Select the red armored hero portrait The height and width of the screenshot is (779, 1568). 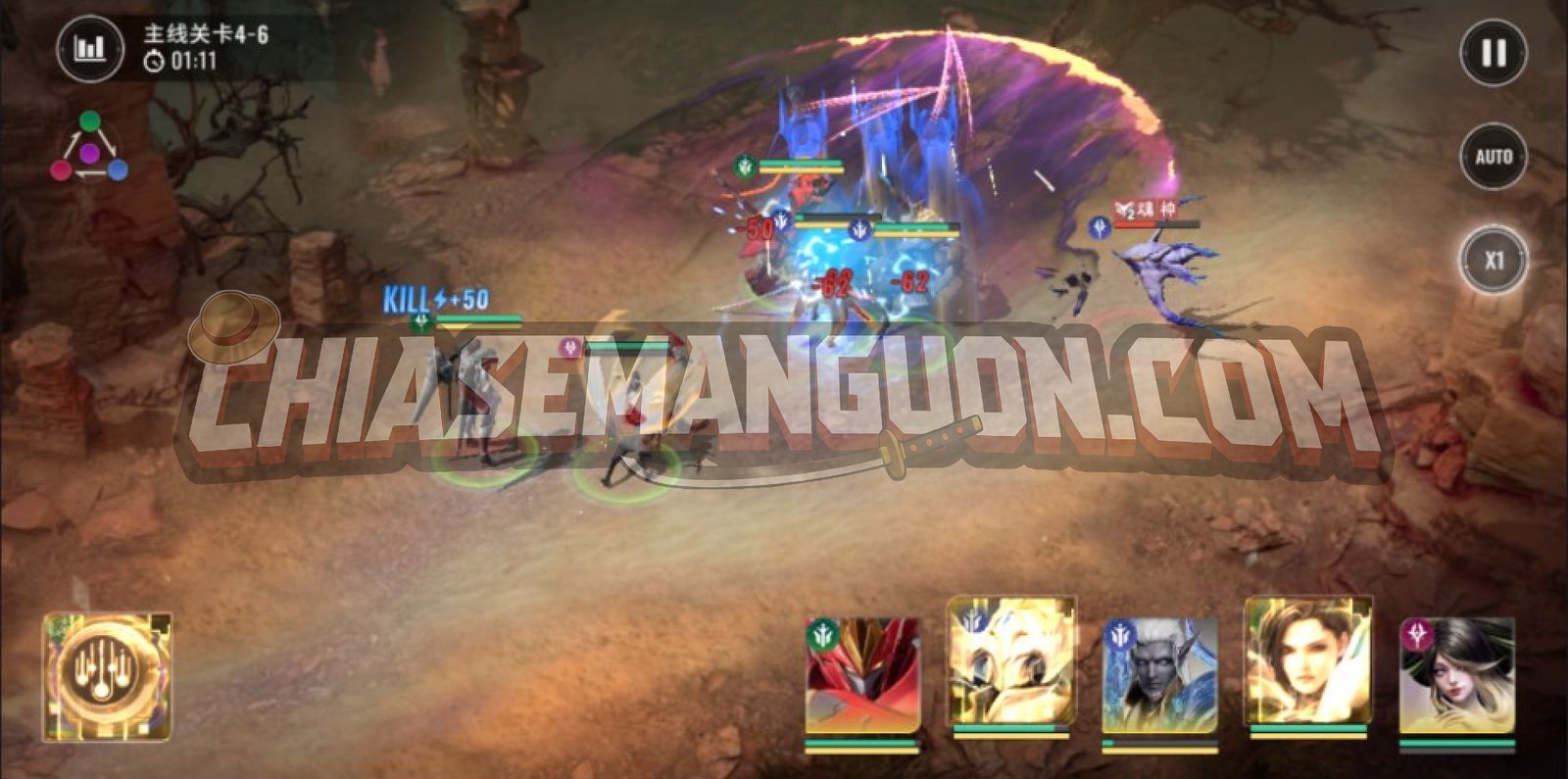tap(862, 676)
